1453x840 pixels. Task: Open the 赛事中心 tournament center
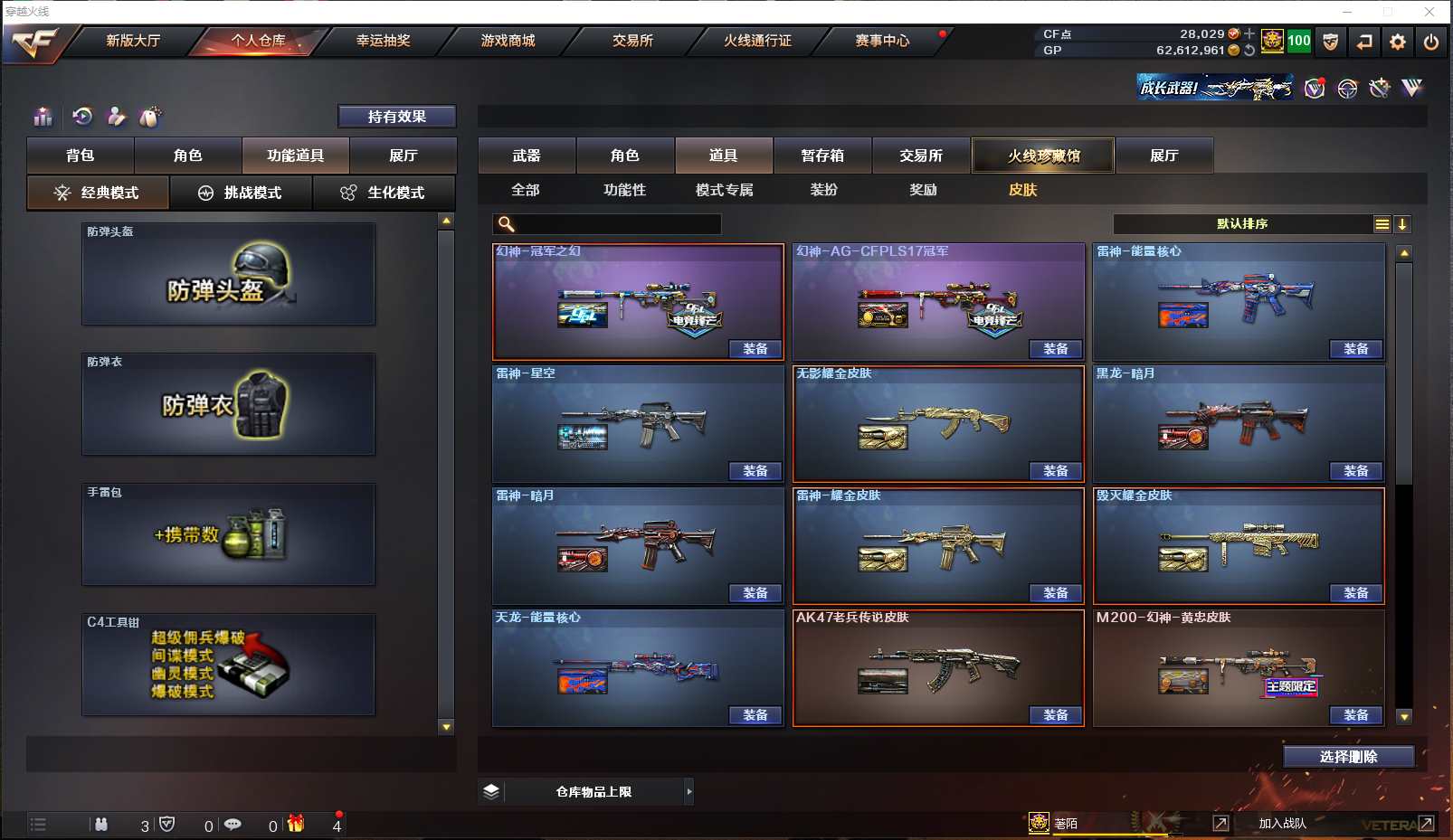882,41
